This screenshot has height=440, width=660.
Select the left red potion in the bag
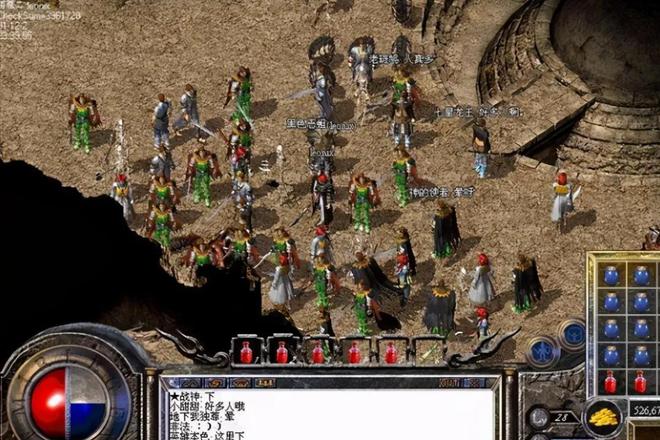point(610,382)
